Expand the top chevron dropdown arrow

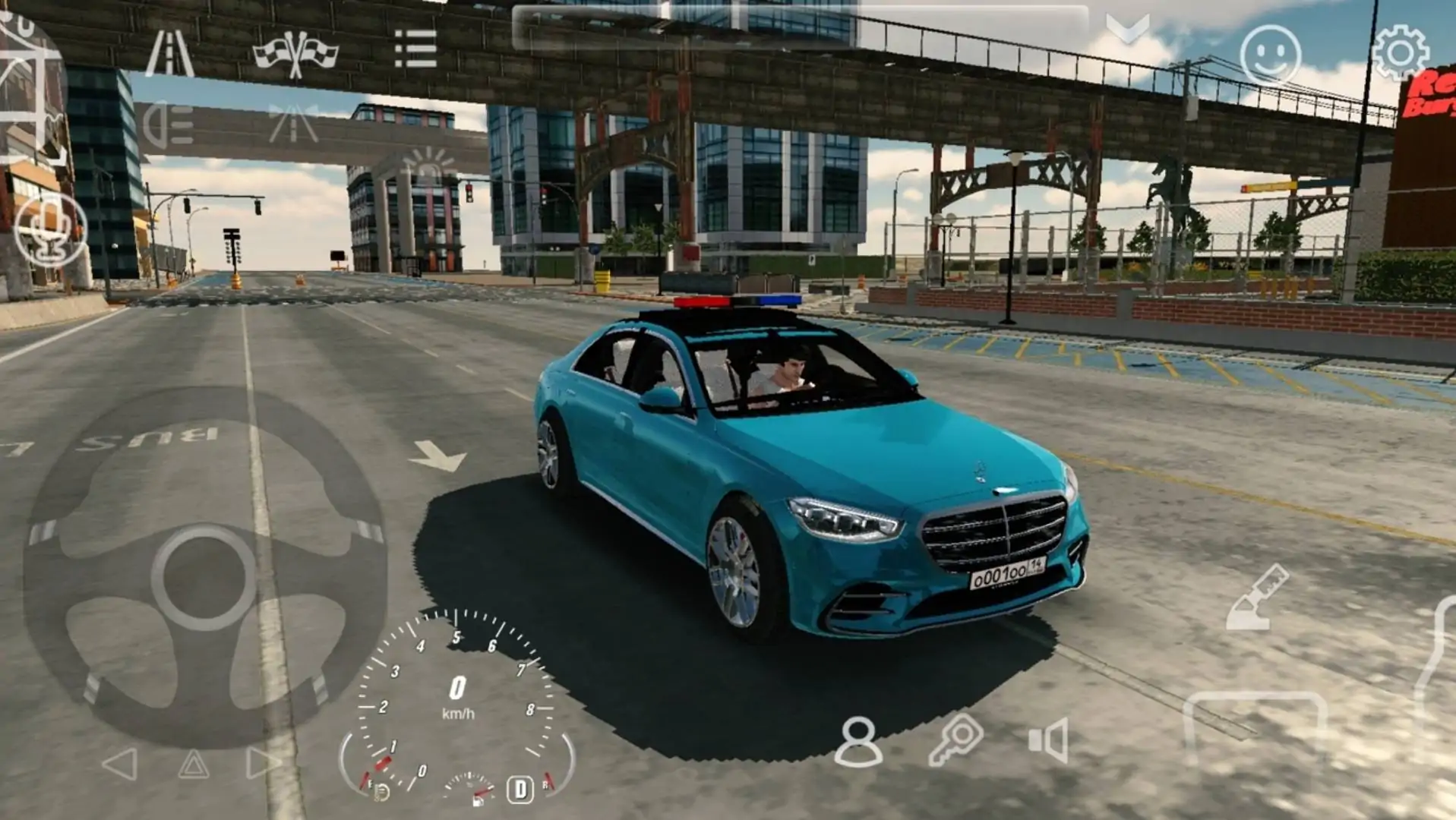click(1127, 30)
